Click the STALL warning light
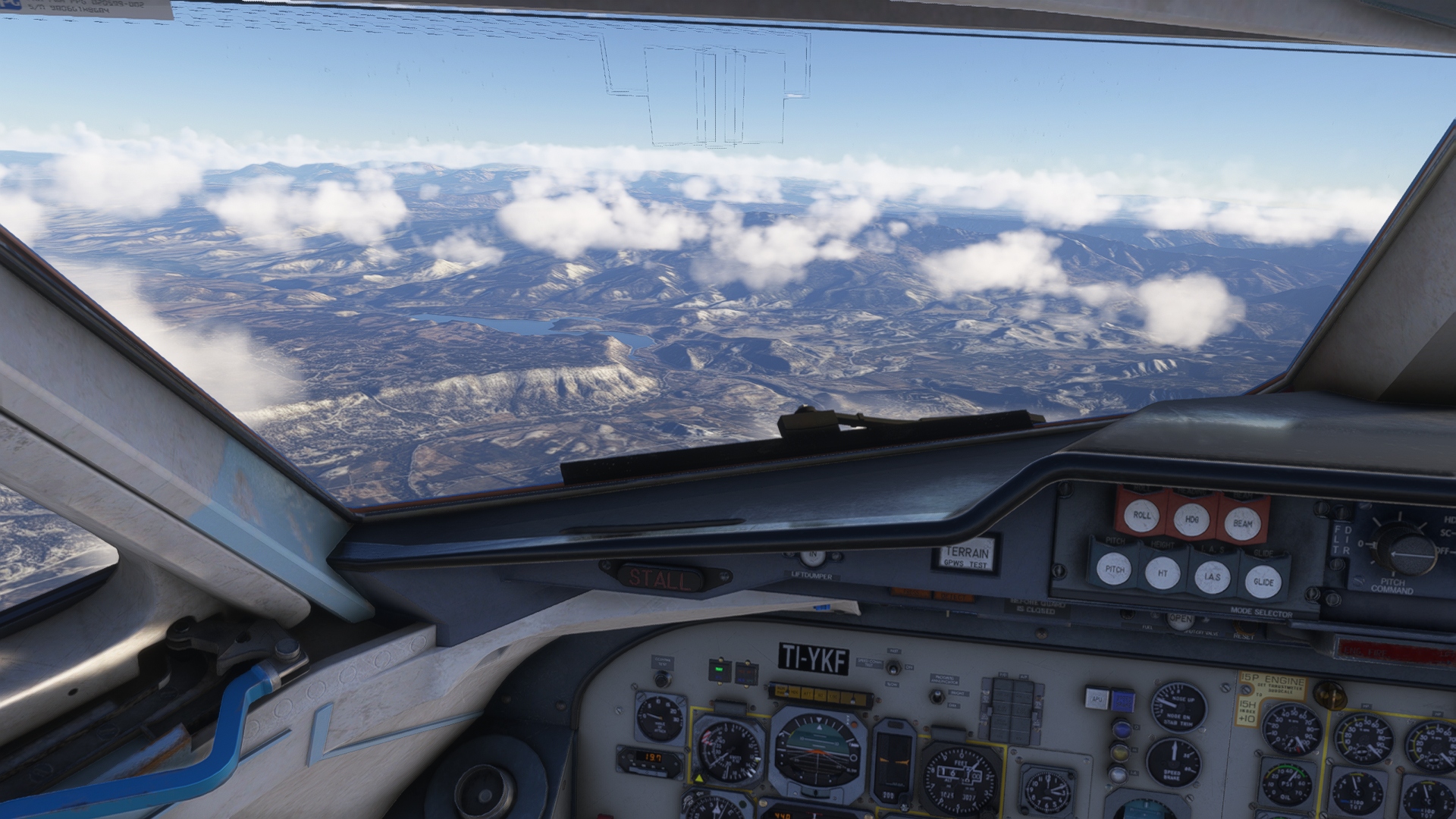 click(x=661, y=579)
